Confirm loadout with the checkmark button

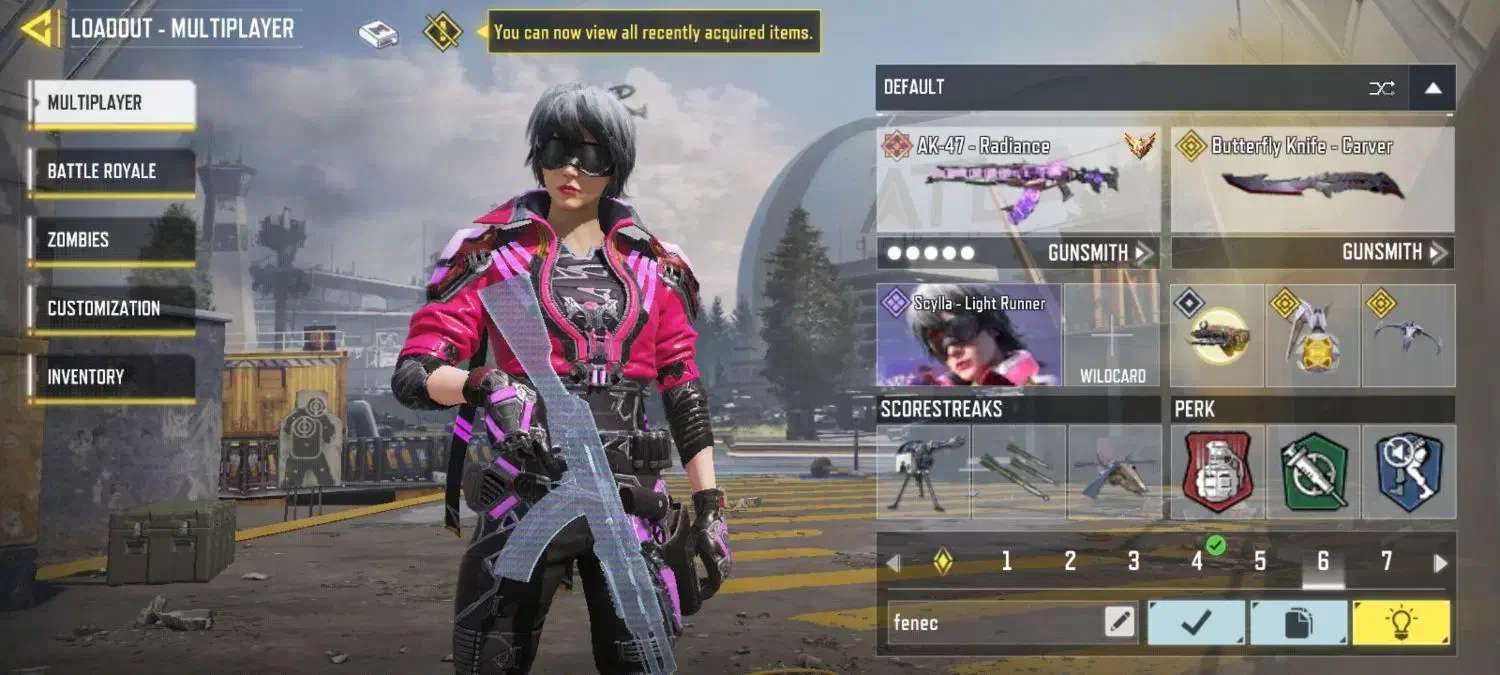coord(1196,623)
